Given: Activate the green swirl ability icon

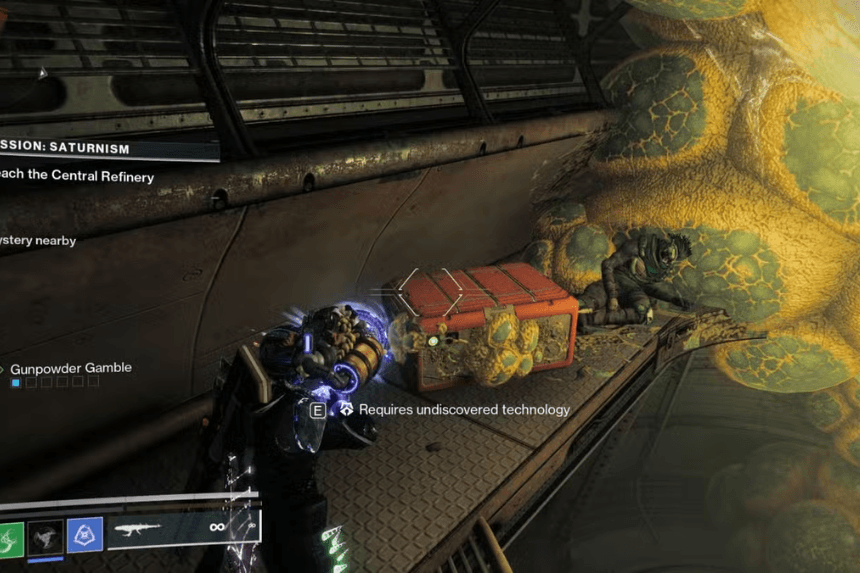Looking at the screenshot, I should 8,536.
